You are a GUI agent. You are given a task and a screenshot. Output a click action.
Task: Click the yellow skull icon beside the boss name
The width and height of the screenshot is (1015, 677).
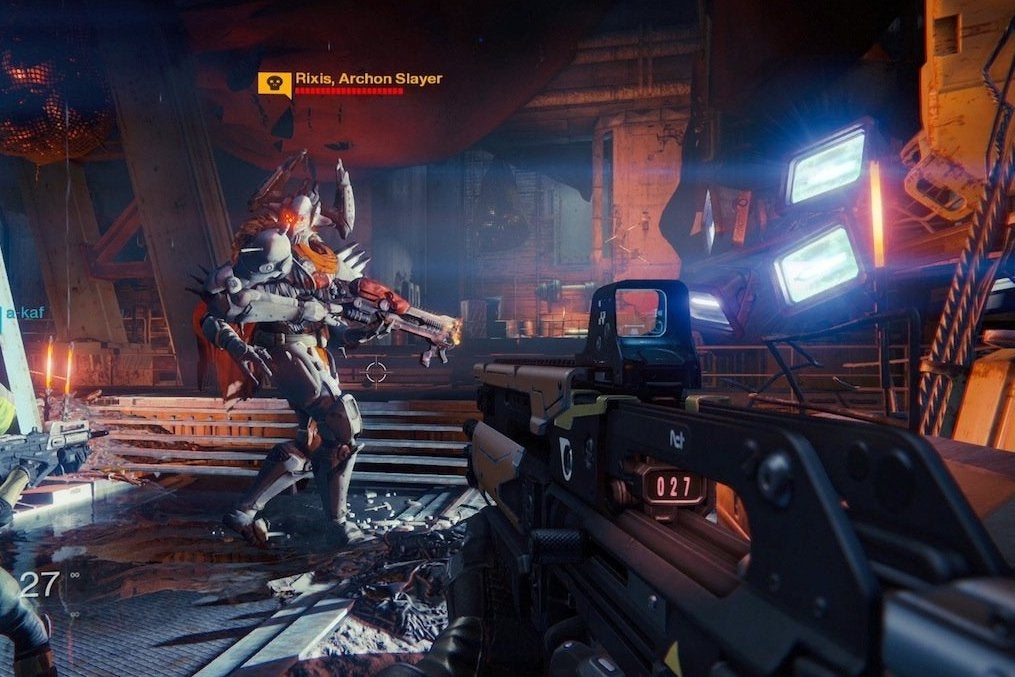coord(274,83)
